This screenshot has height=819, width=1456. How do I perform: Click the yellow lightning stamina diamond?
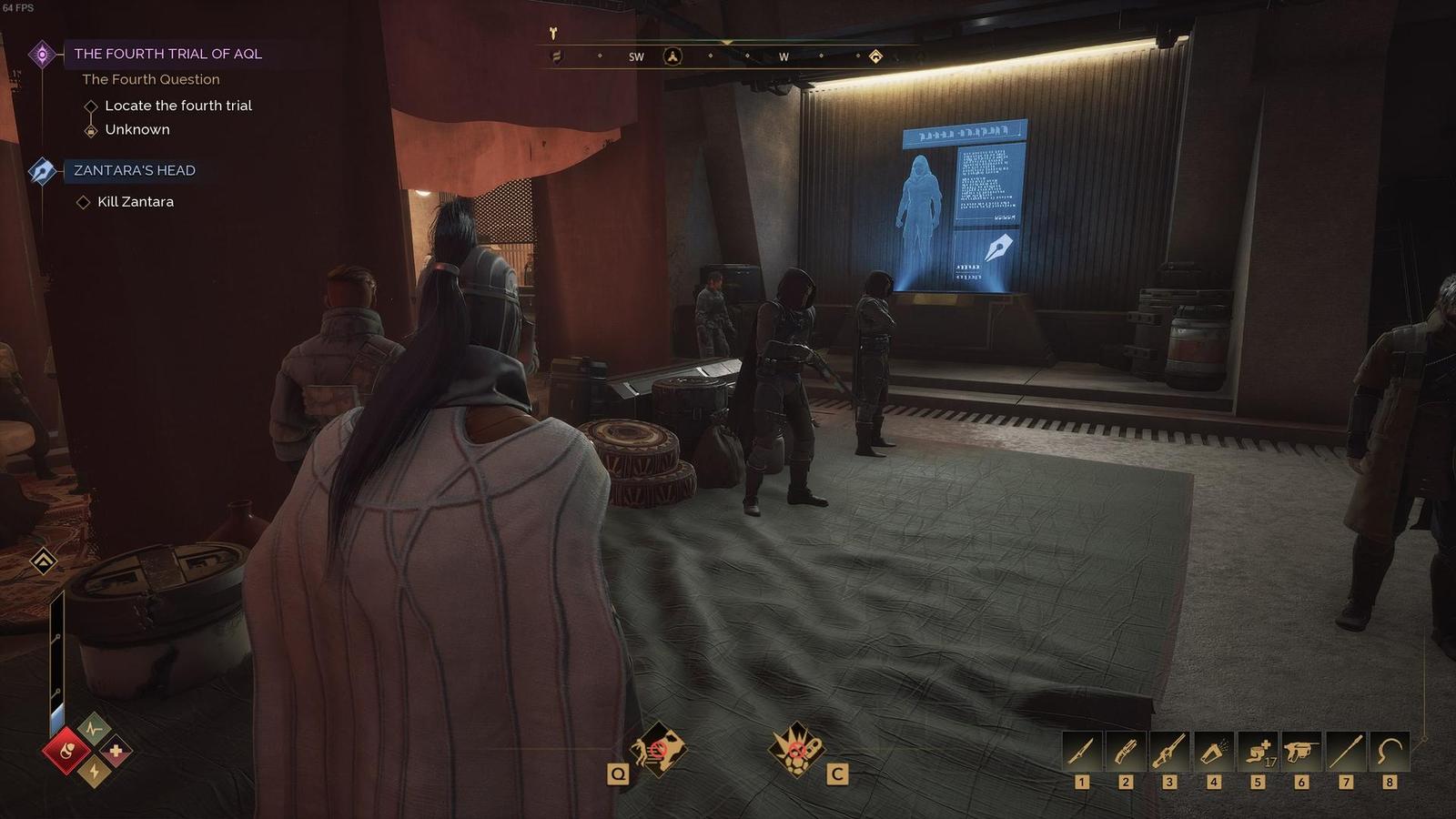coord(93,773)
